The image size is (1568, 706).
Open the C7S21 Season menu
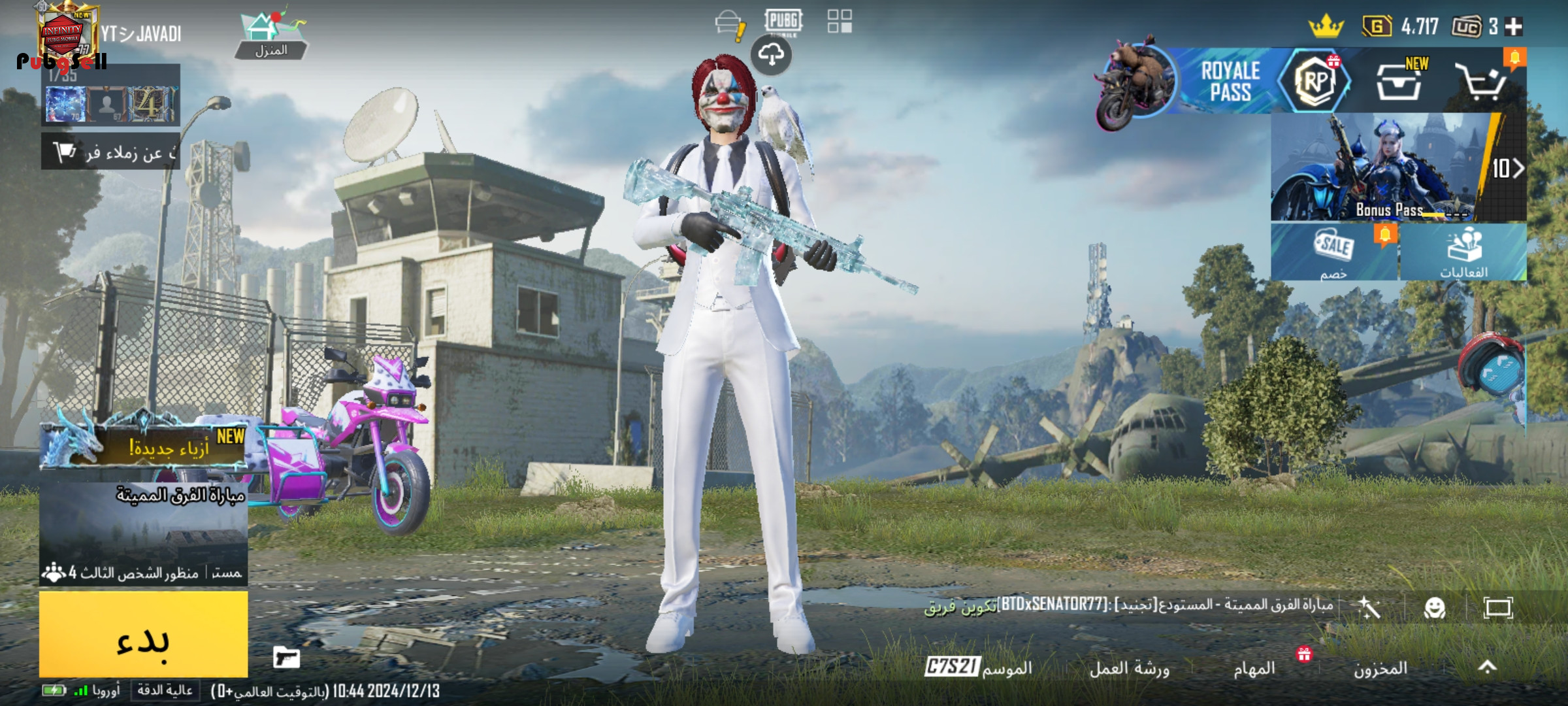[x=979, y=667]
